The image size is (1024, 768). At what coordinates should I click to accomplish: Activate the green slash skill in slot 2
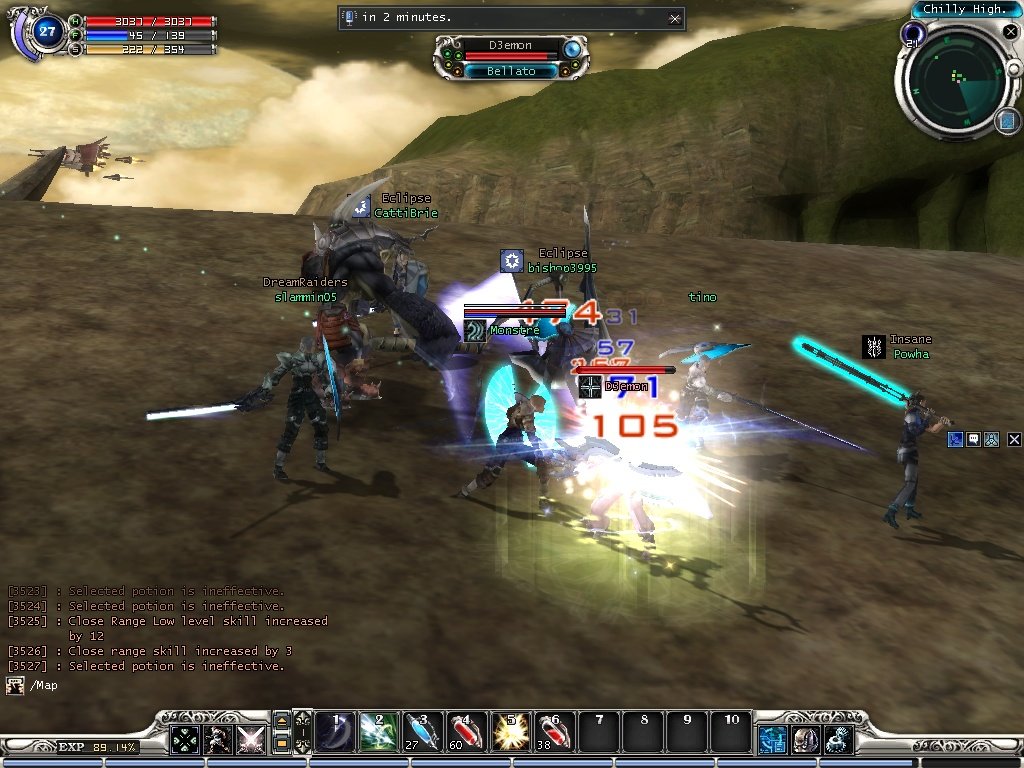pos(379,732)
